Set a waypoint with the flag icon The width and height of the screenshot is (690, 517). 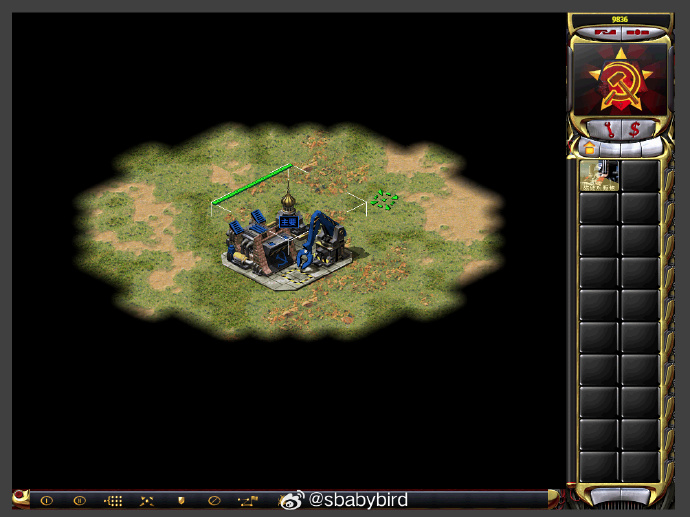(248, 500)
